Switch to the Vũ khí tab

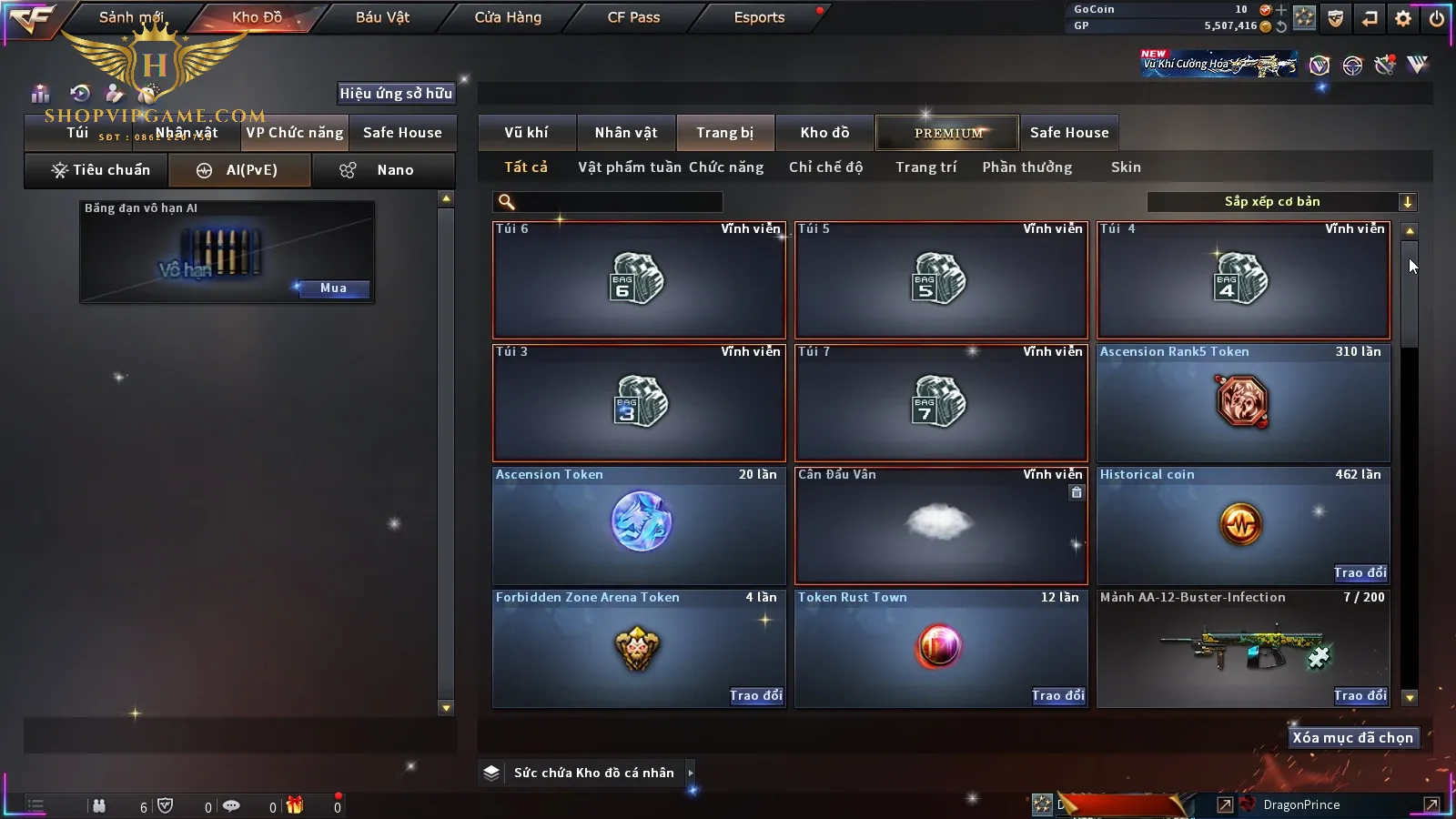pos(526,133)
